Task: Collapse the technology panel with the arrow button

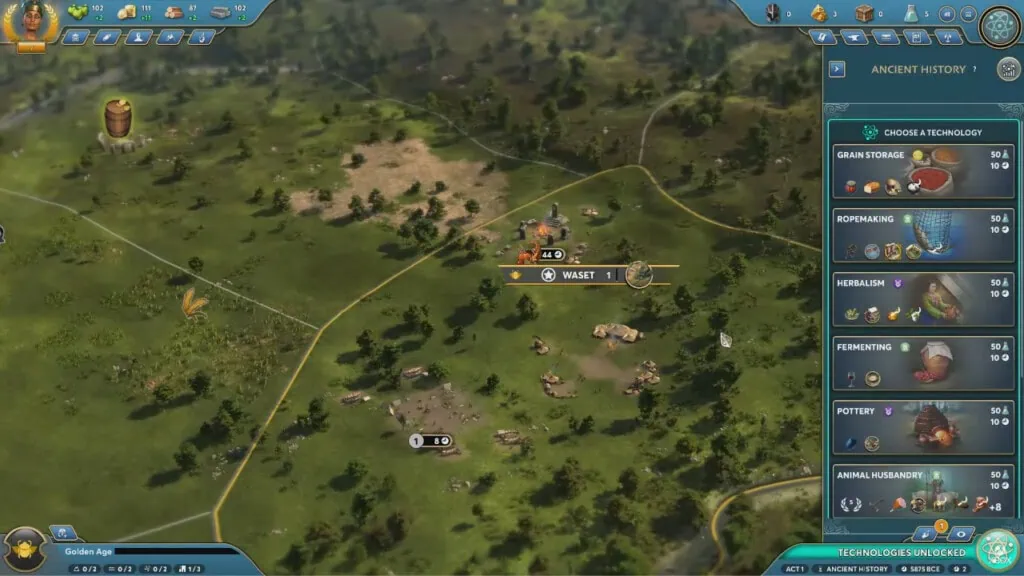Action: (x=837, y=70)
